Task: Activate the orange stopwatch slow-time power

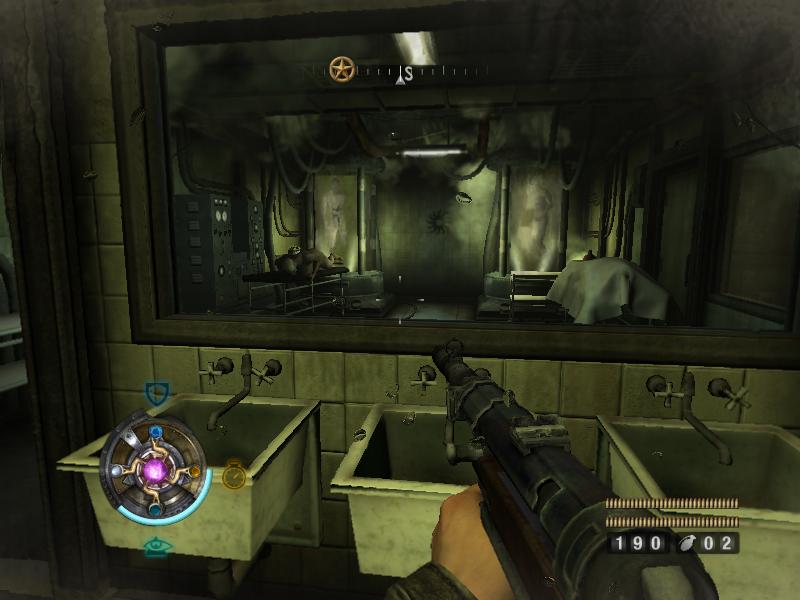Action: (x=233, y=475)
